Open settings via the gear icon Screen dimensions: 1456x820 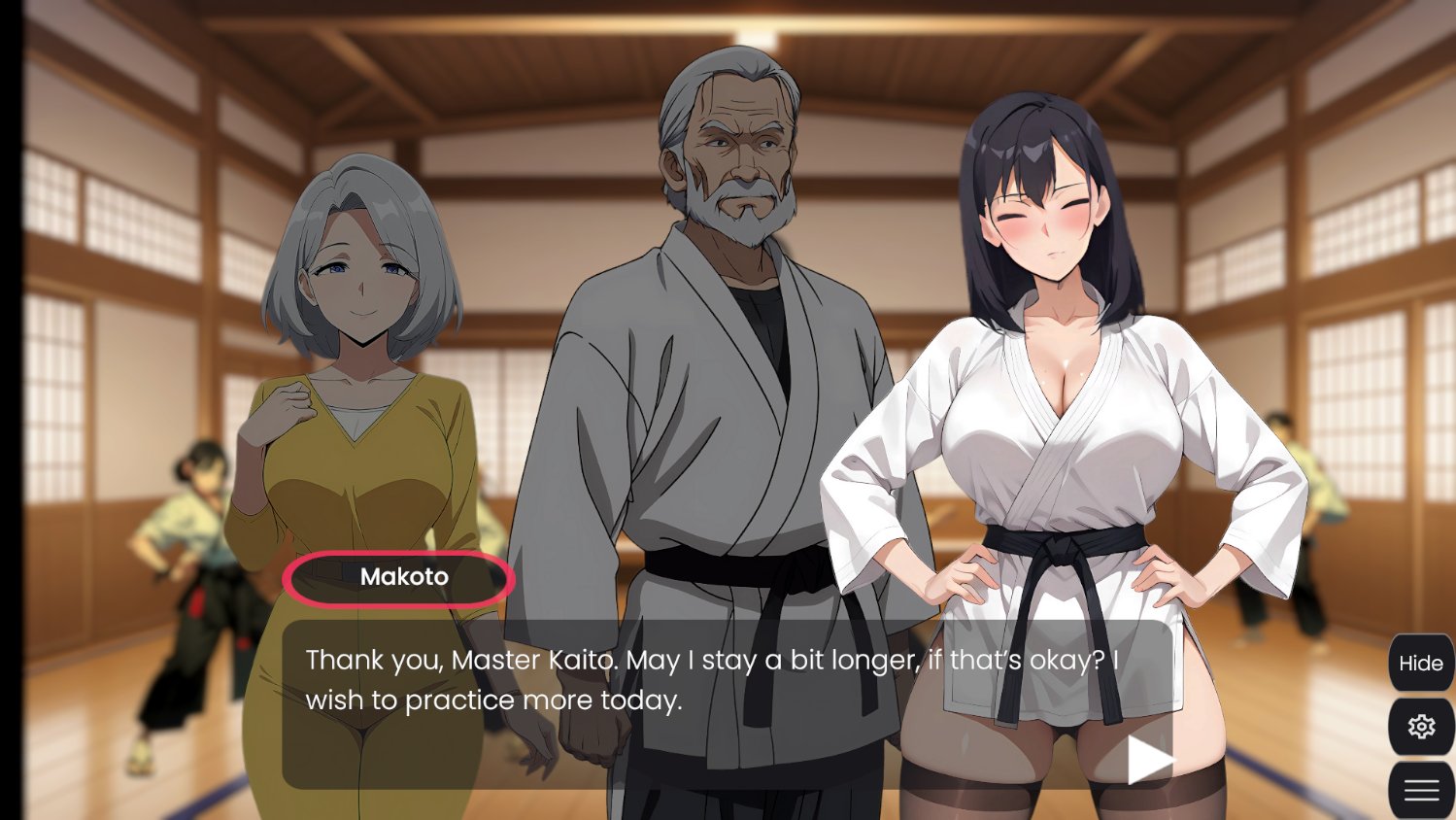point(1420,727)
